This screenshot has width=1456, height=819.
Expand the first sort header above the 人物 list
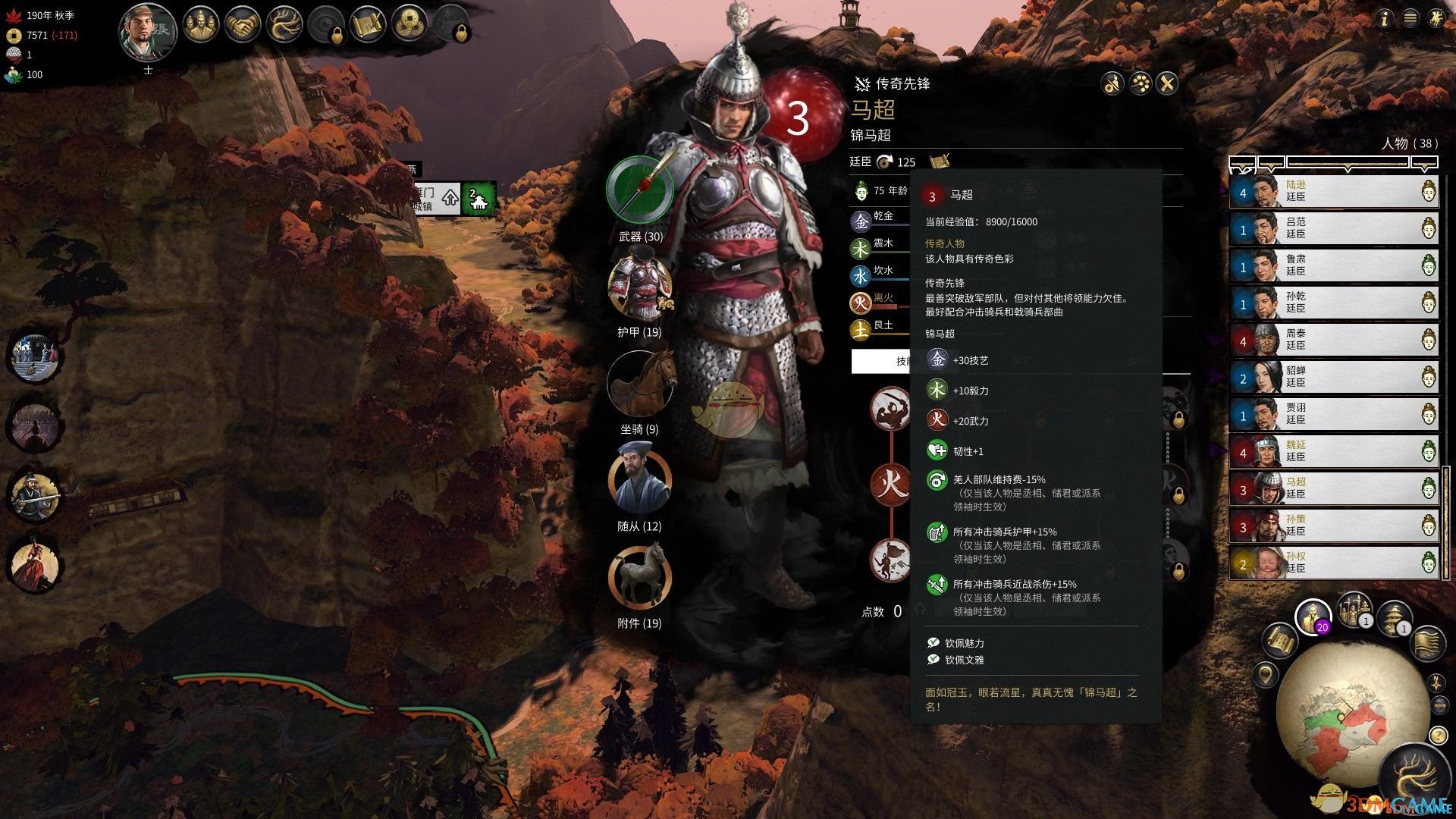tap(1242, 165)
